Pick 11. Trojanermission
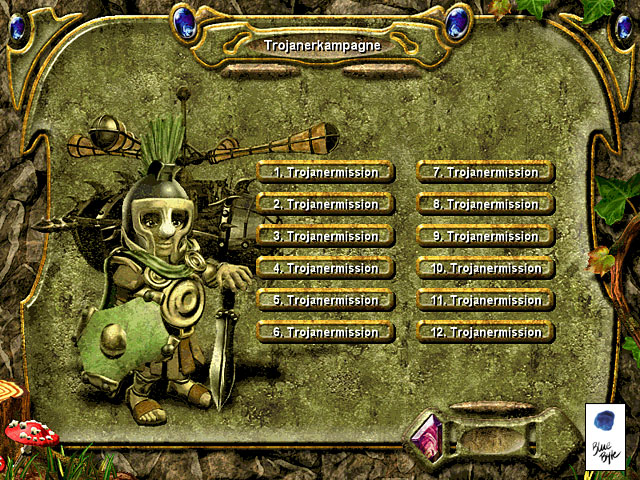 [485, 300]
